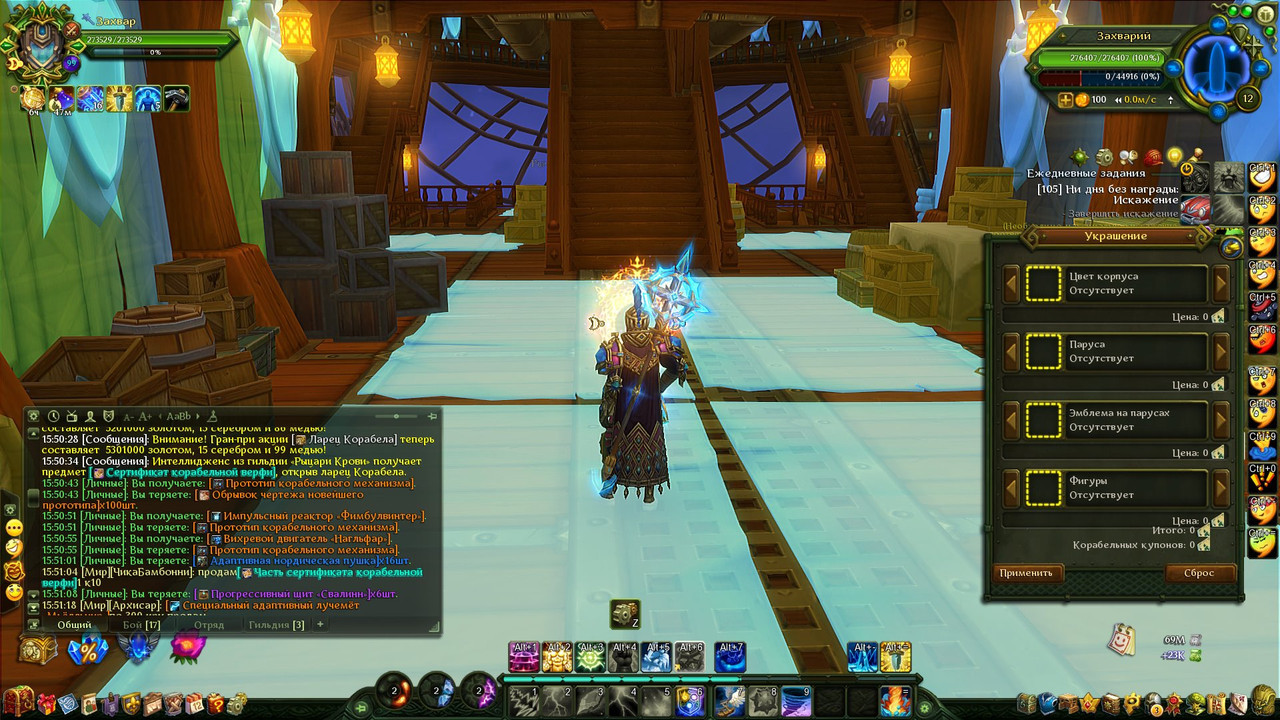
Task: Select the Захвар player portrait
Action: click(x=40, y=45)
